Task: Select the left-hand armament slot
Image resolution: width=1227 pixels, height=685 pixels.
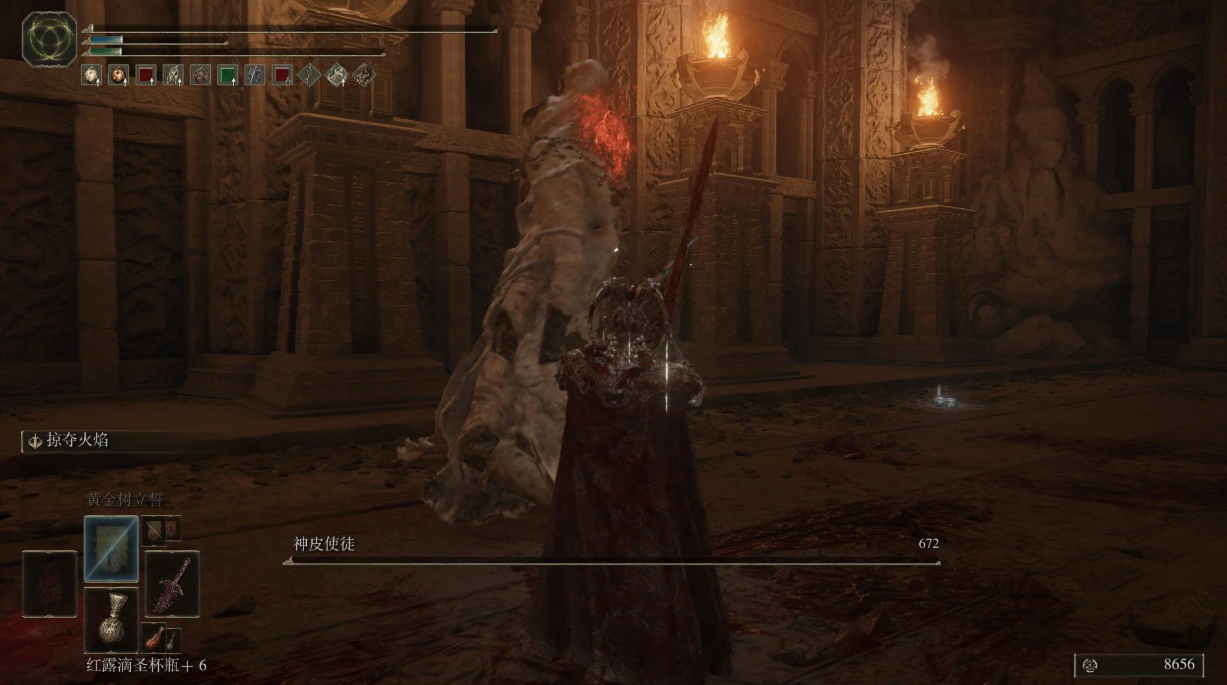Action: [x=50, y=584]
